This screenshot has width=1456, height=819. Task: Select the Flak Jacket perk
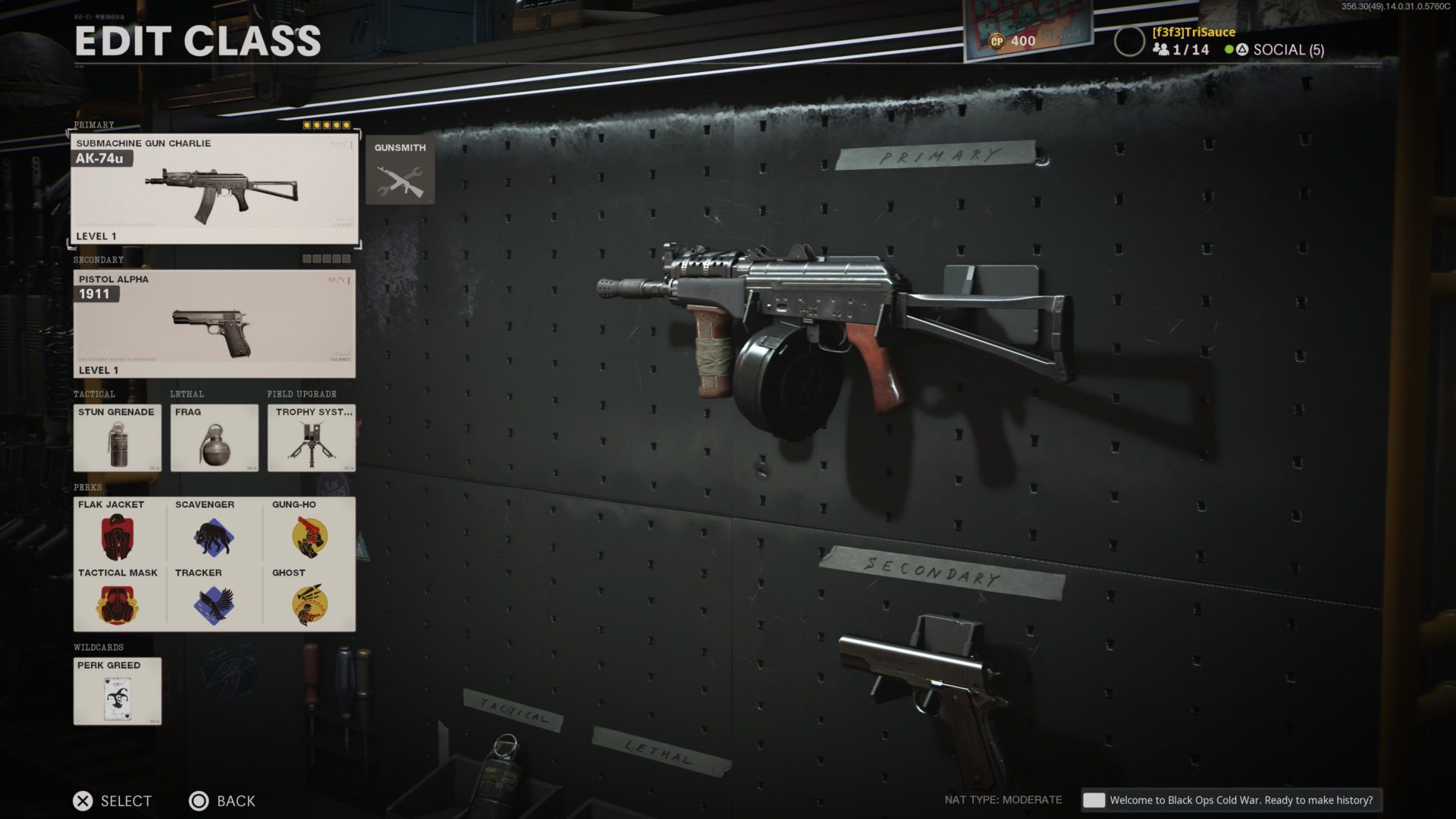point(117,530)
